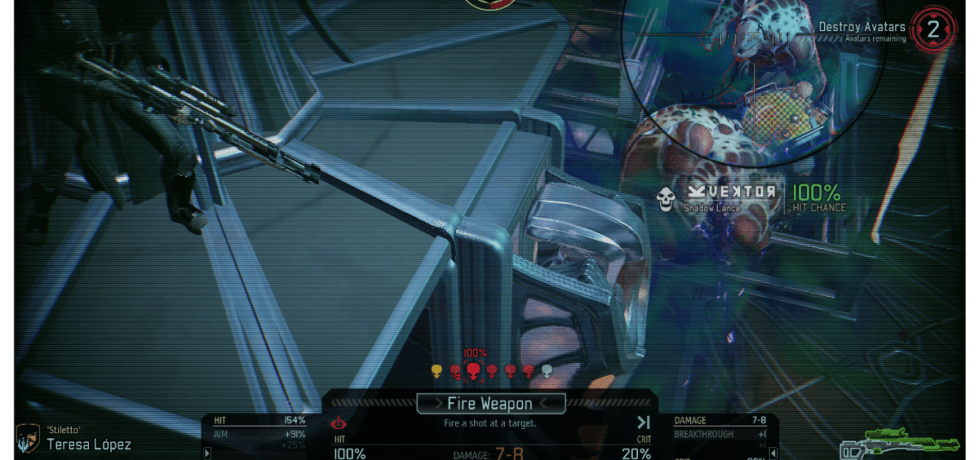Expand the DAMAGE breakdown panel arrow
Viewport: 979px width, 460px height.
tap(771, 452)
